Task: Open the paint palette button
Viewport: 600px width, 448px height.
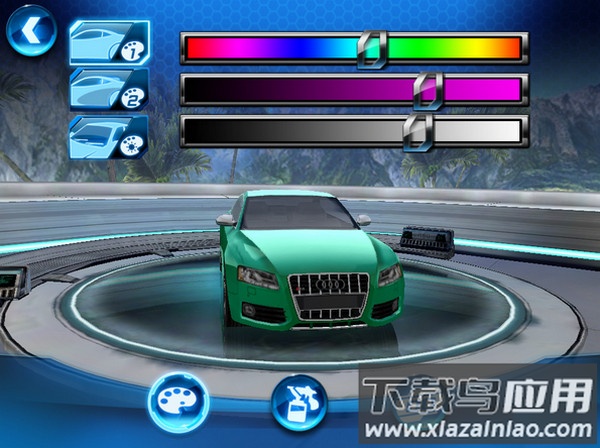Action: 177,400
